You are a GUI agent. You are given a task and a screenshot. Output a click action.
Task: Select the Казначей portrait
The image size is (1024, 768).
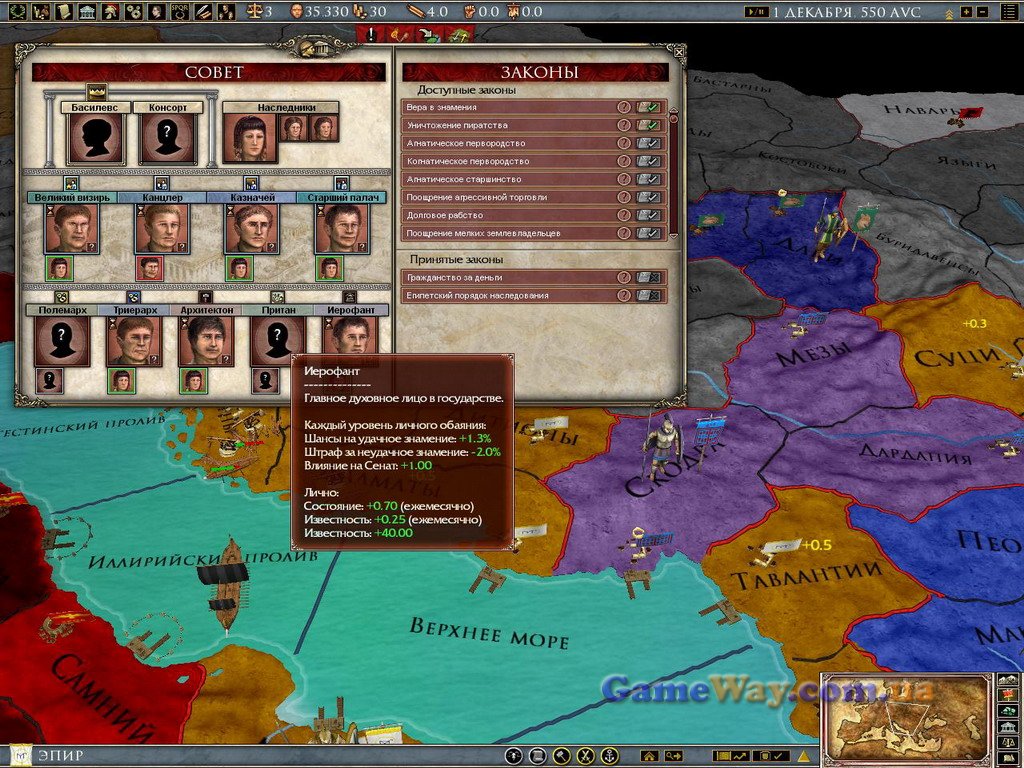point(252,228)
